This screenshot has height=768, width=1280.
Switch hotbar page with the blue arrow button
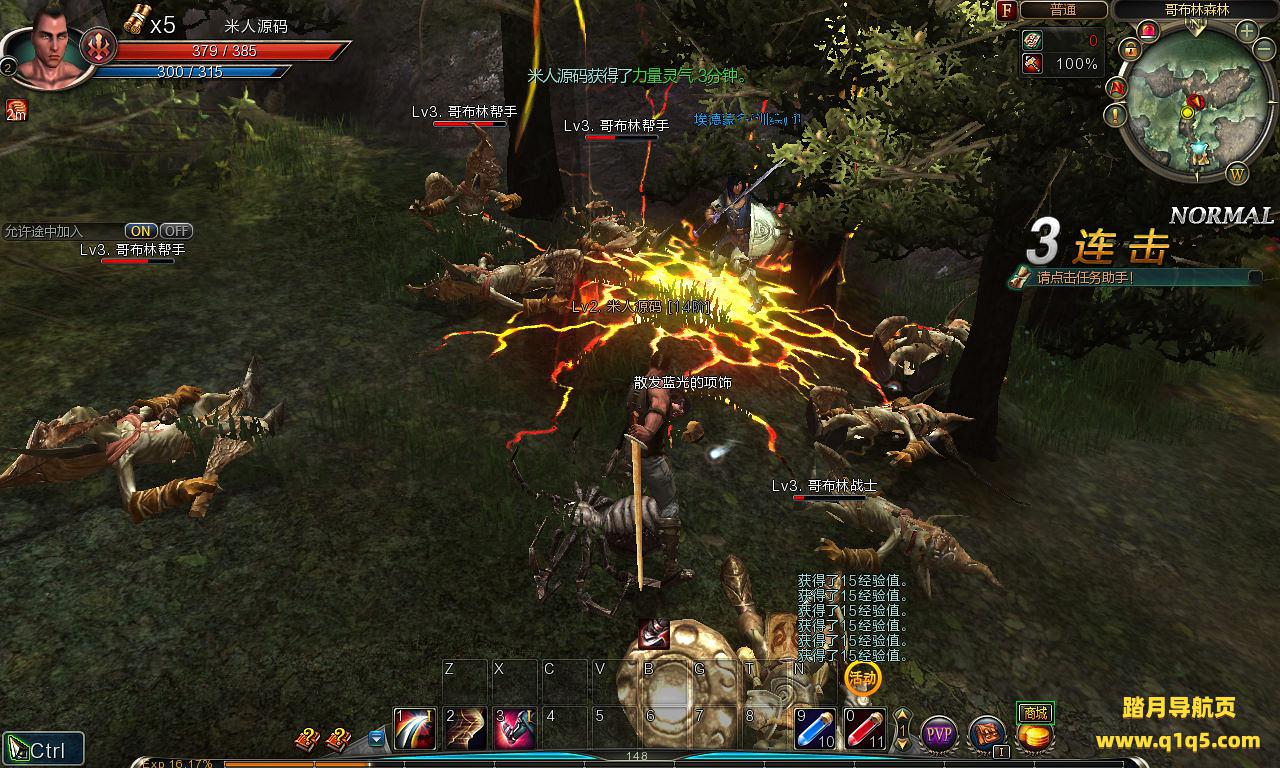pyautogui.click(x=376, y=739)
